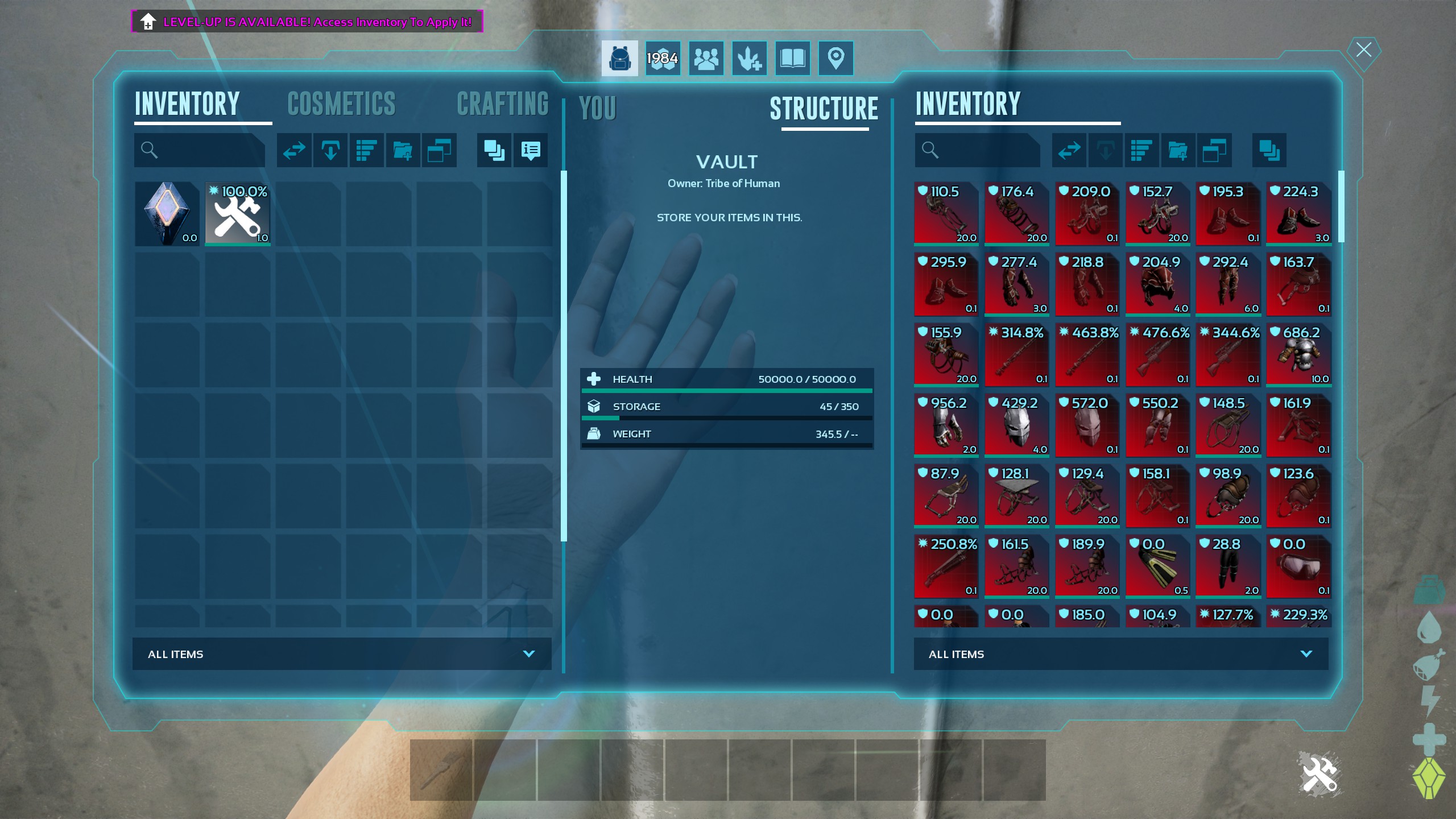Select the crystal gem inventory item

click(167, 214)
